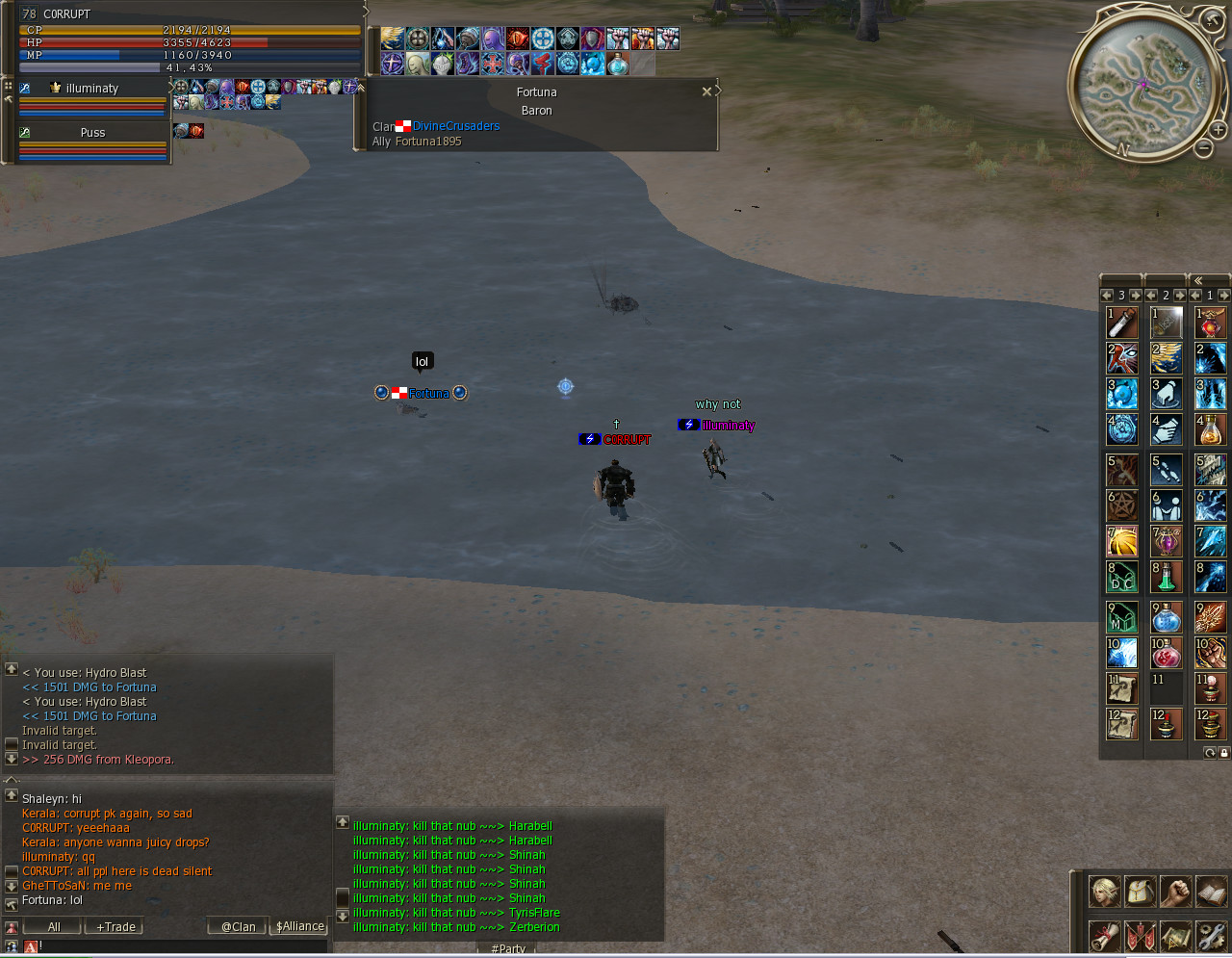Select party member illuminaty
Image resolution: width=1232 pixels, height=958 pixels.
pyautogui.click(x=92, y=89)
